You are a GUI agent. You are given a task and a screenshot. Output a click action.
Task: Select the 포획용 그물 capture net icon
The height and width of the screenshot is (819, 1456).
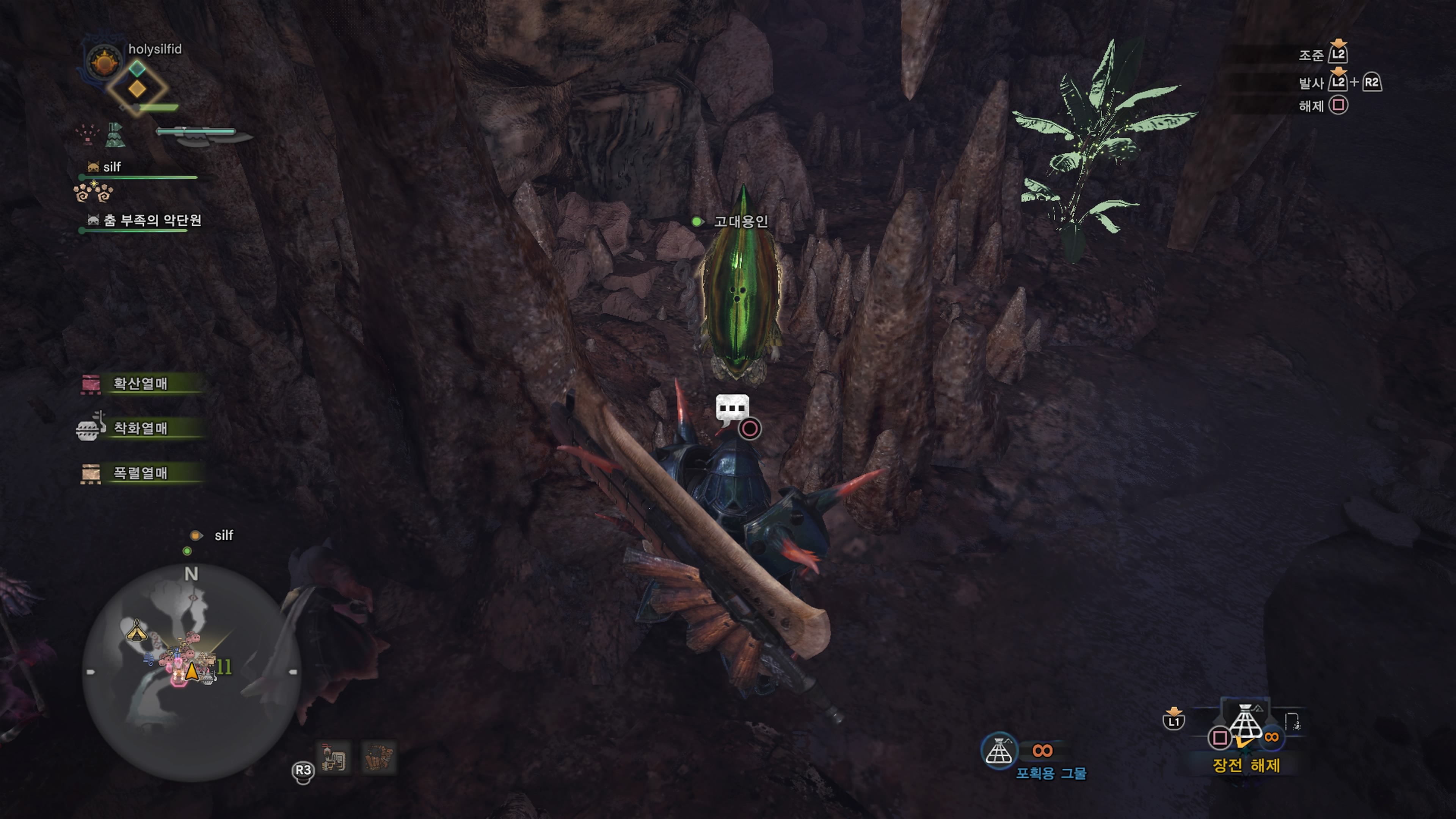click(x=999, y=751)
